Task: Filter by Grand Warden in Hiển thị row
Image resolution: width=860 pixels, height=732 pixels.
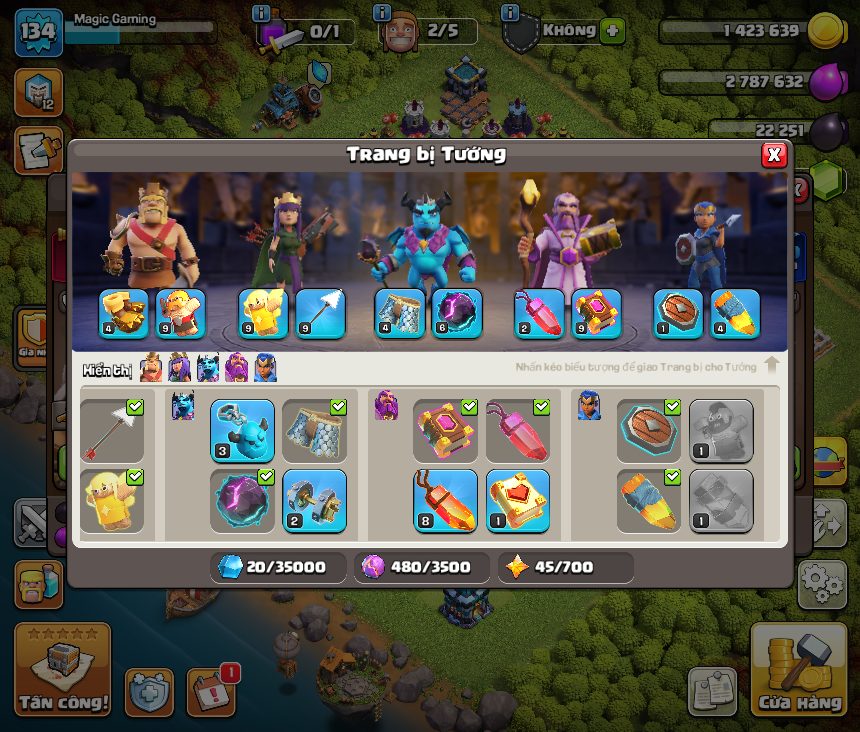Action: click(237, 368)
